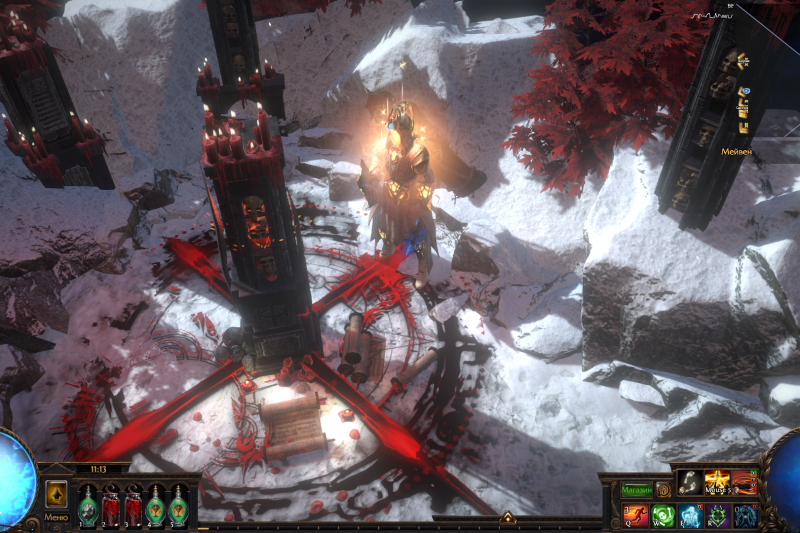Activate the golden Mouse 5 skill

tap(717, 483)
